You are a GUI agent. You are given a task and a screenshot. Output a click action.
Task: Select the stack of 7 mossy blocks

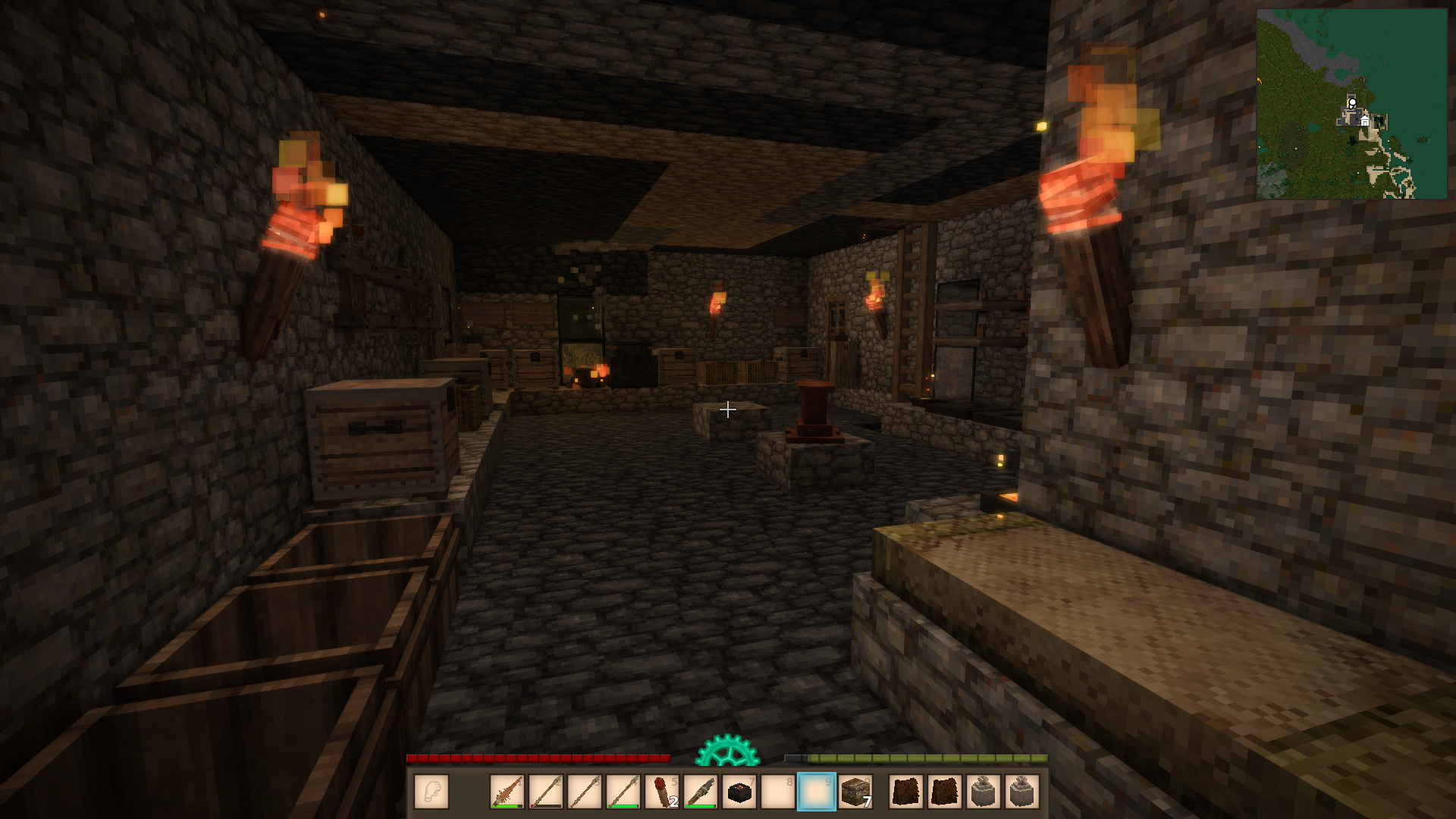(x=856, y=792)
